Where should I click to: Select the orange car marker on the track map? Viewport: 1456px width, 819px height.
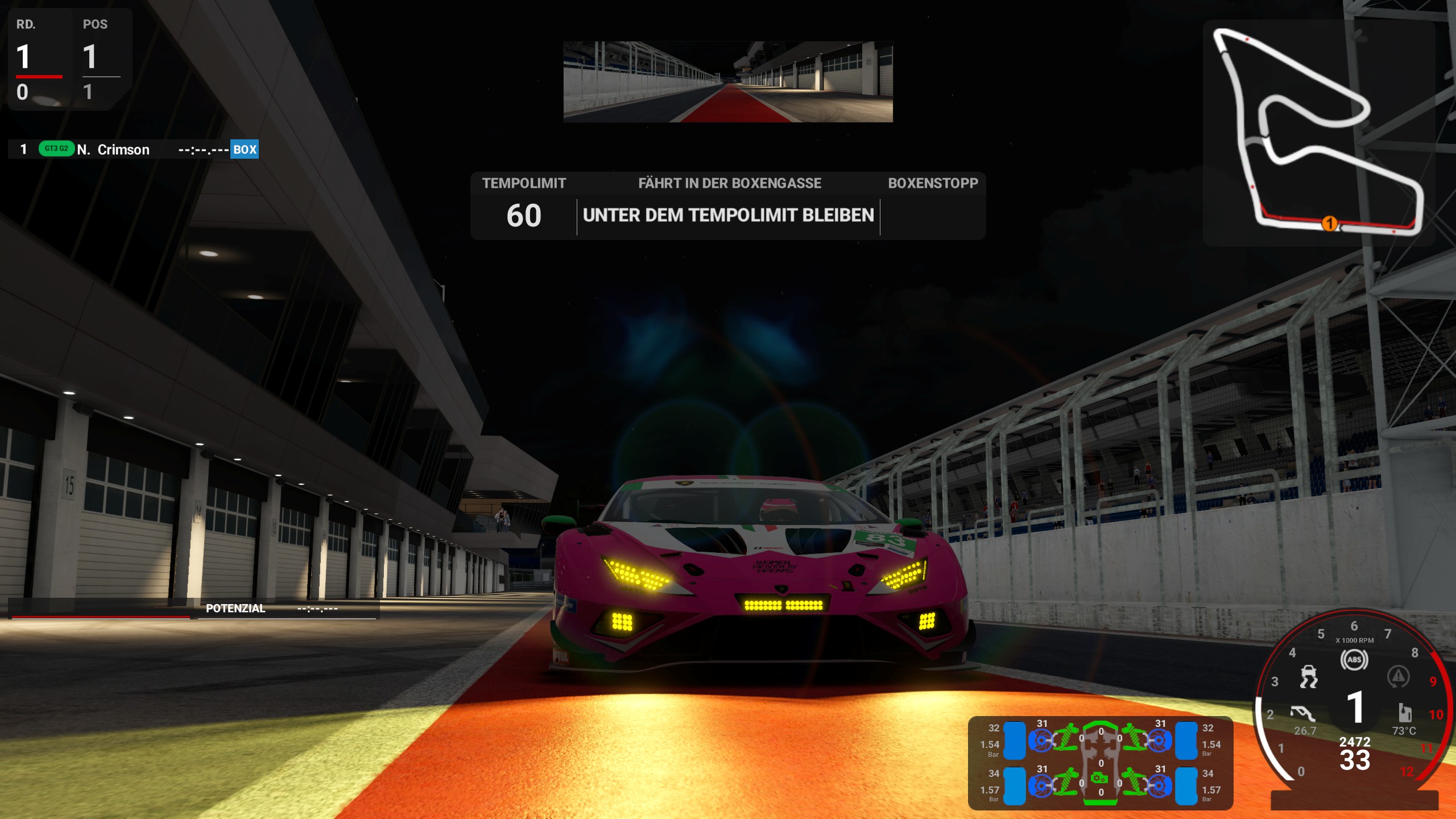(x=1329, y=224)
